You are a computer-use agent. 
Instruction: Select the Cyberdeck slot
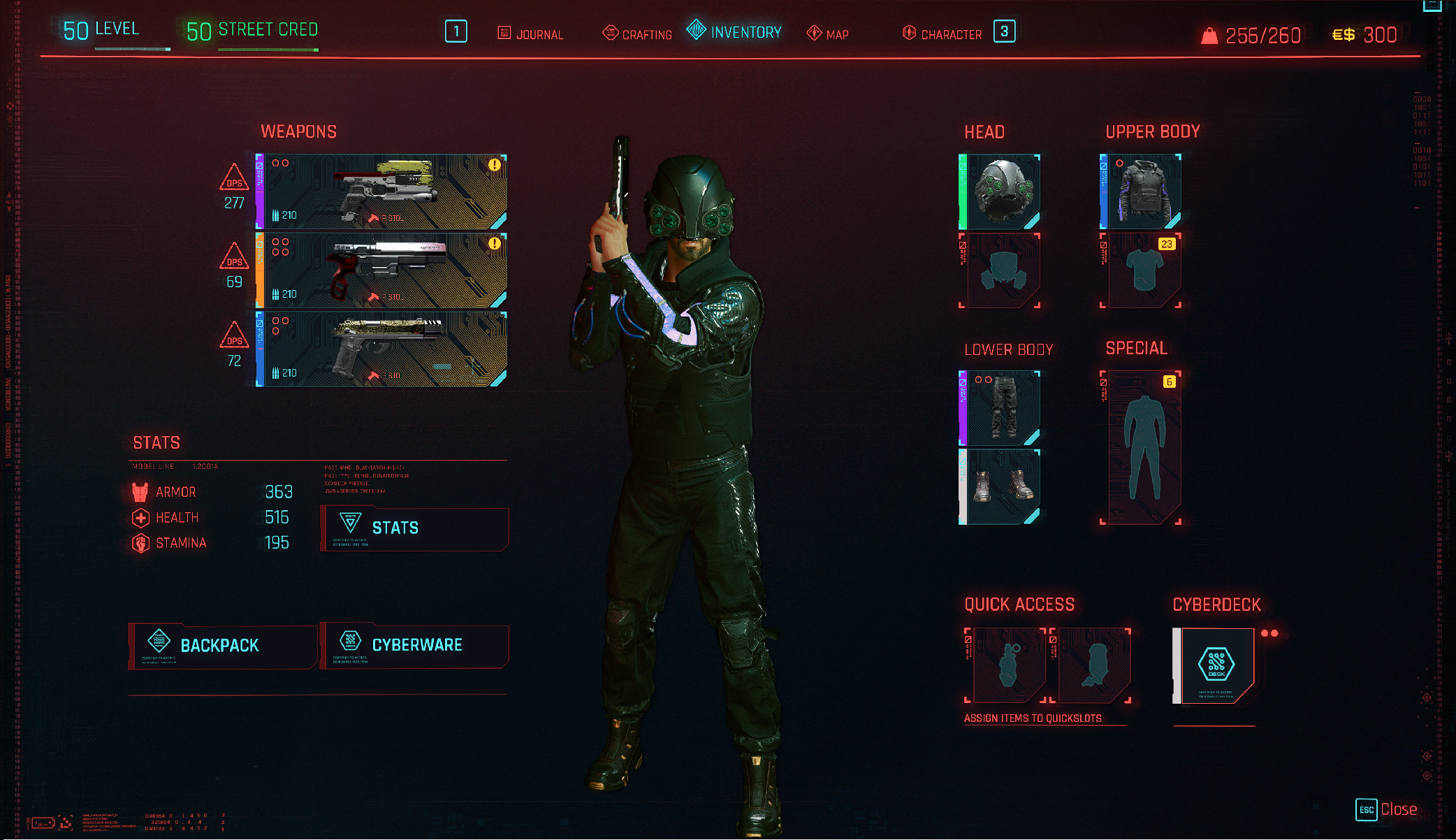click(x=1215, y=666)
